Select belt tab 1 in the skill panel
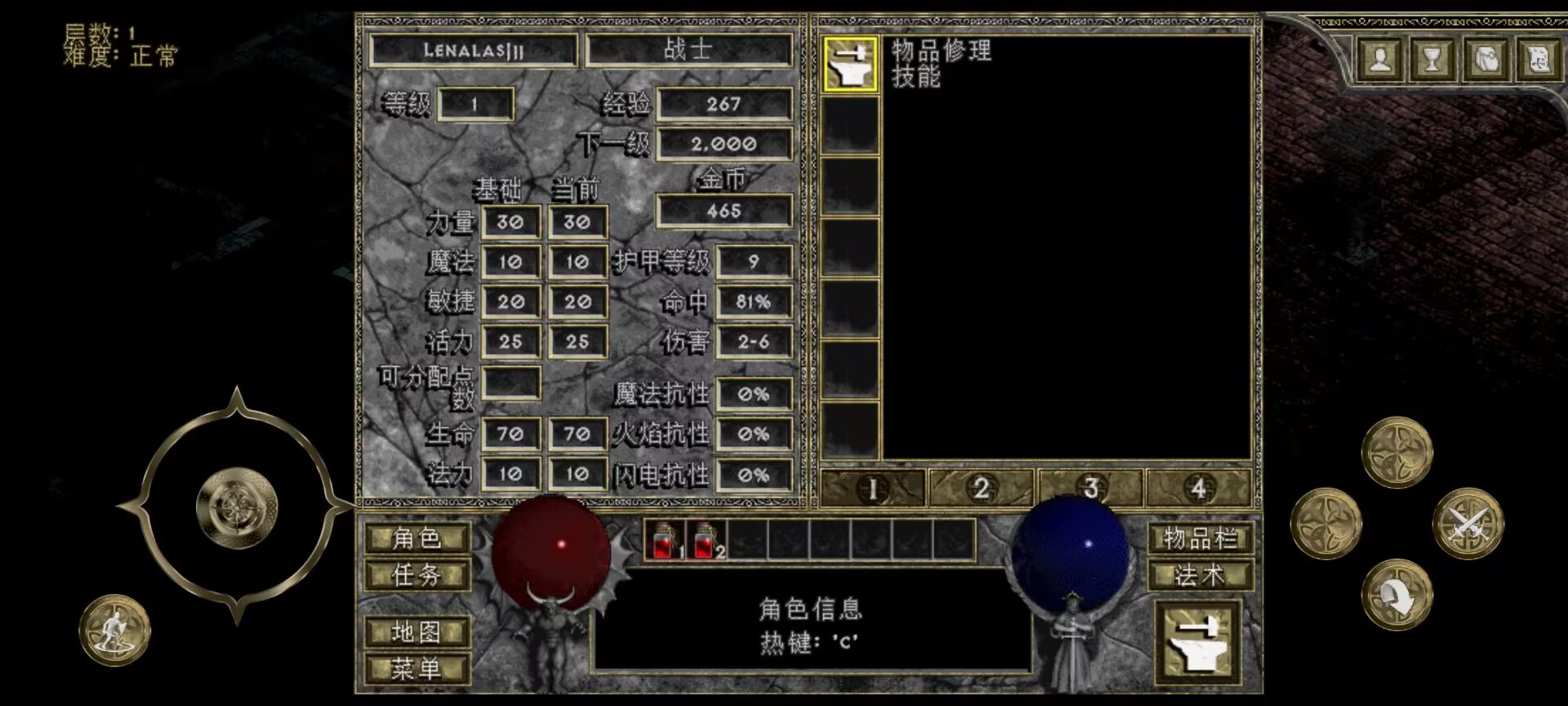The image size is (1568, 706). [872, 487]
